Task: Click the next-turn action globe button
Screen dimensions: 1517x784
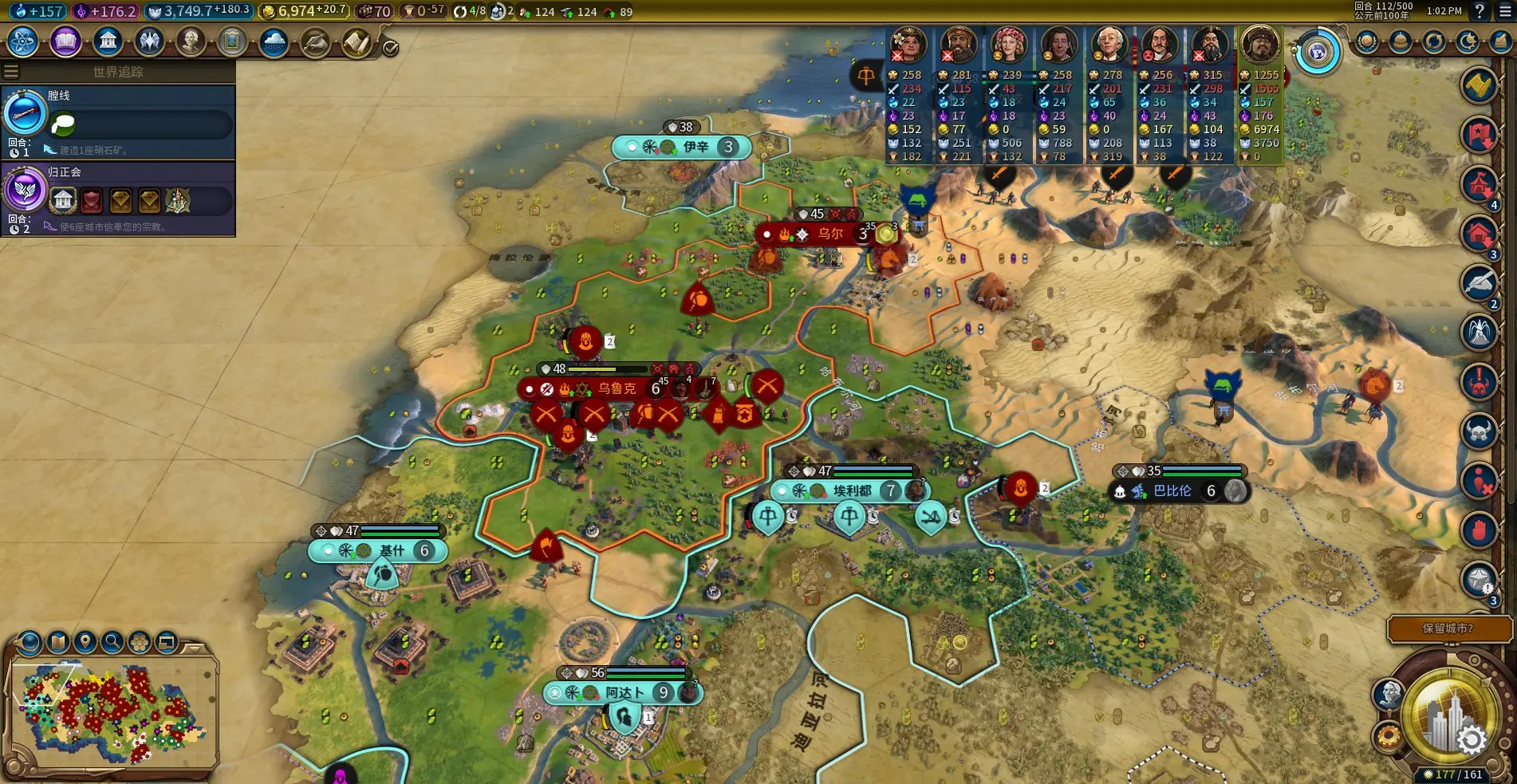Action: coord(1448,718)
